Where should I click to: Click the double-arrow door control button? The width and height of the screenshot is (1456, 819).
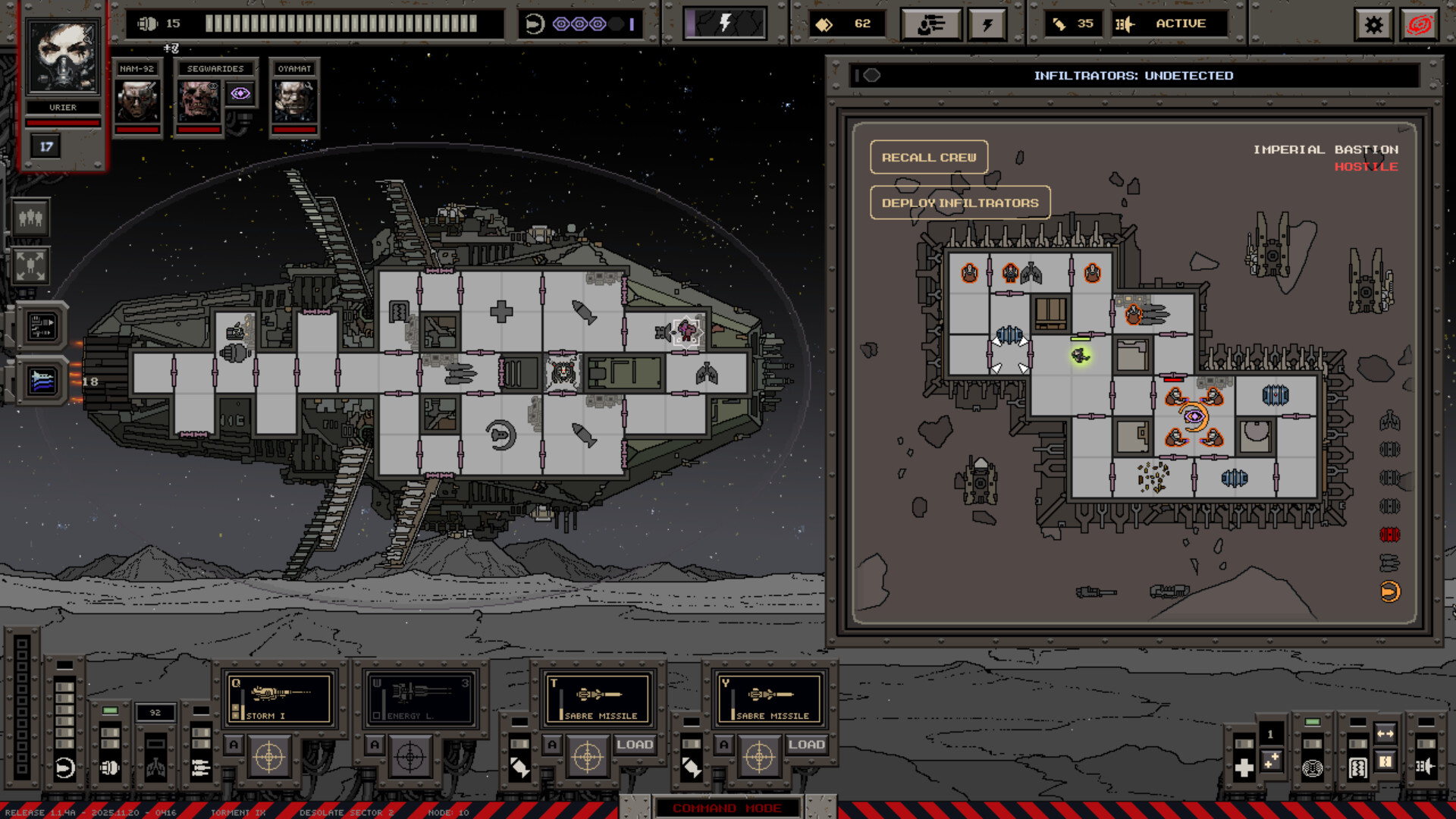pos(1385,733)
